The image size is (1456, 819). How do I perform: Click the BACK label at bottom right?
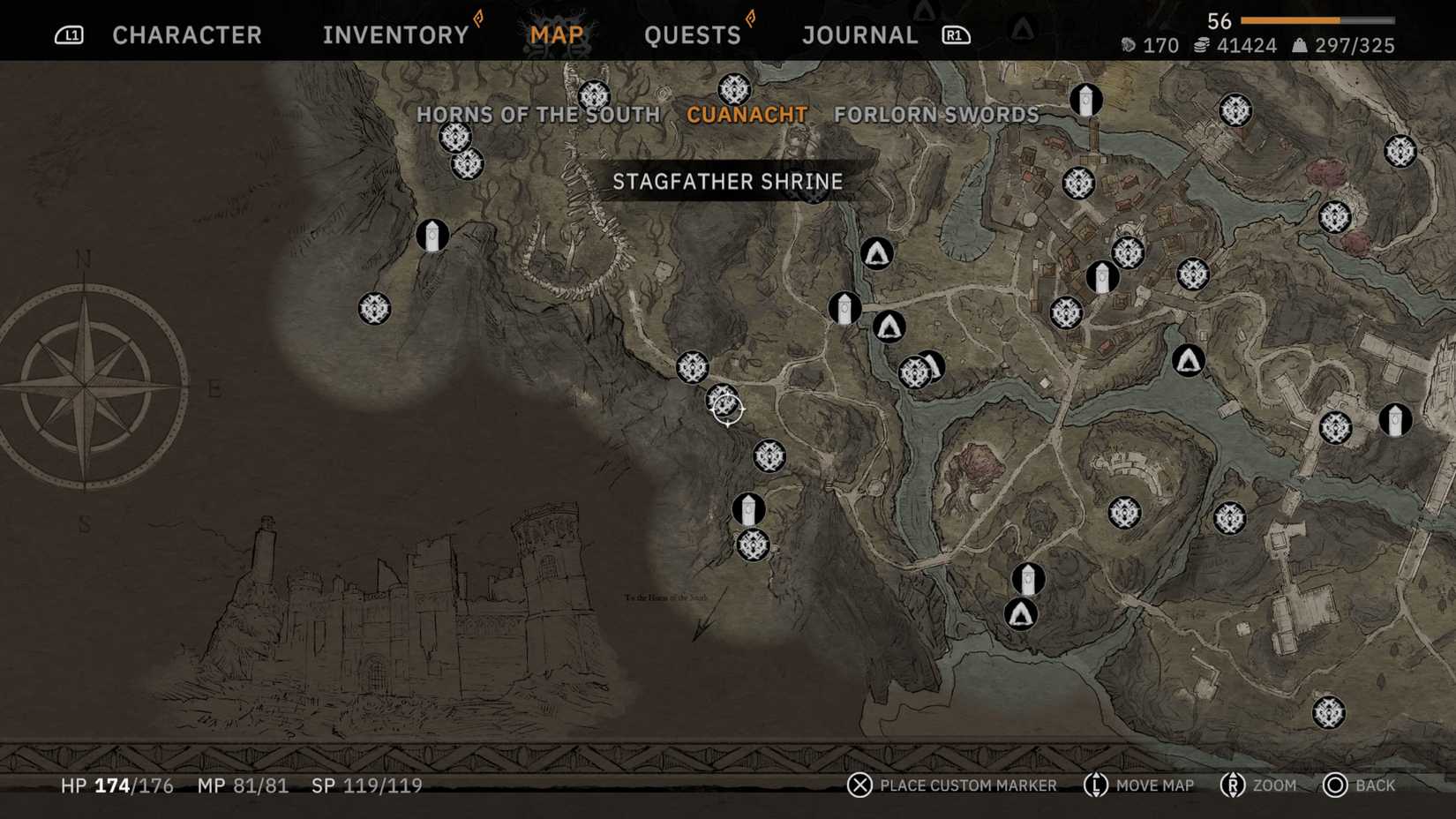click(x=1375, y=785)
